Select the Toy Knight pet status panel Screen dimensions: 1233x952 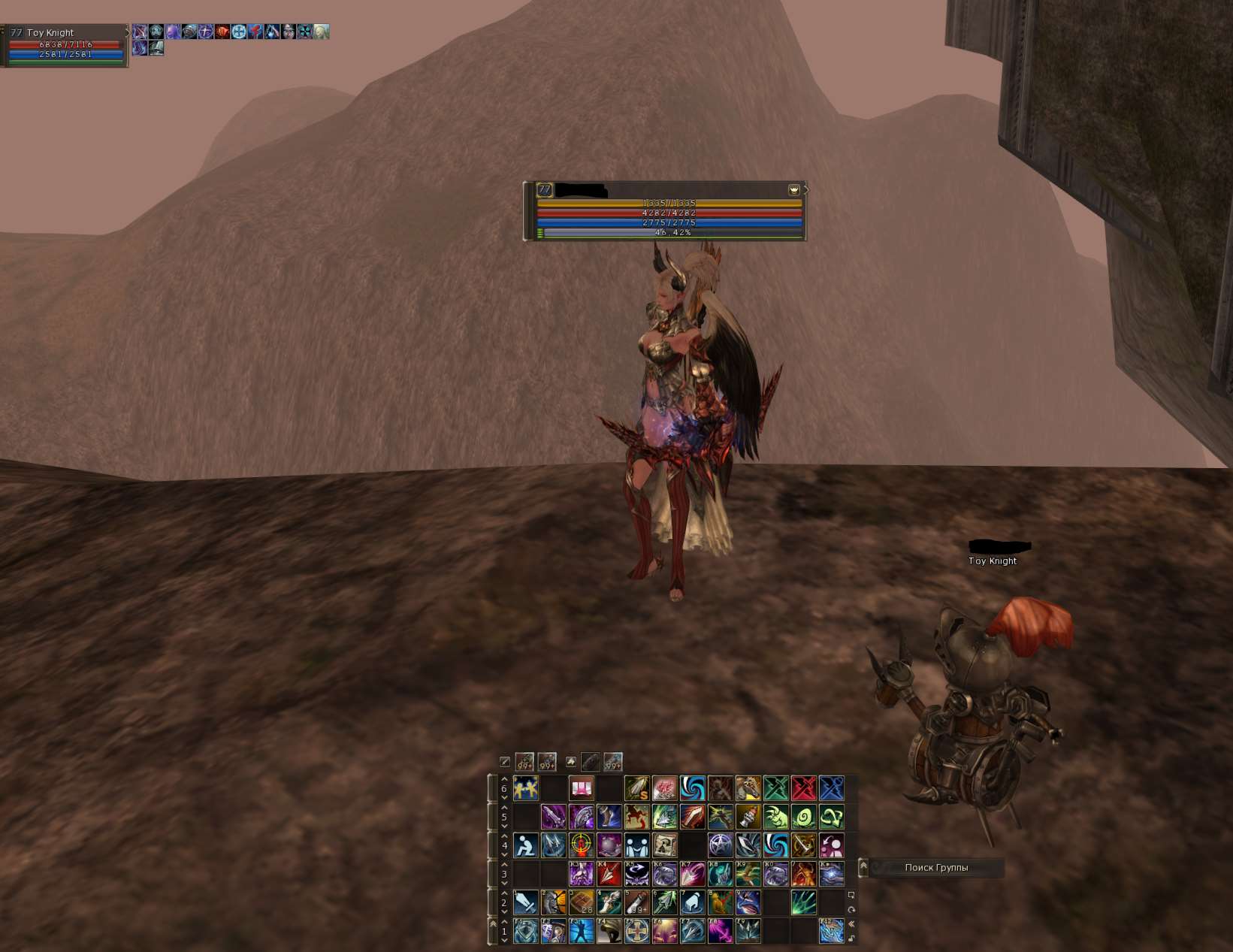[x=65, y=45]
